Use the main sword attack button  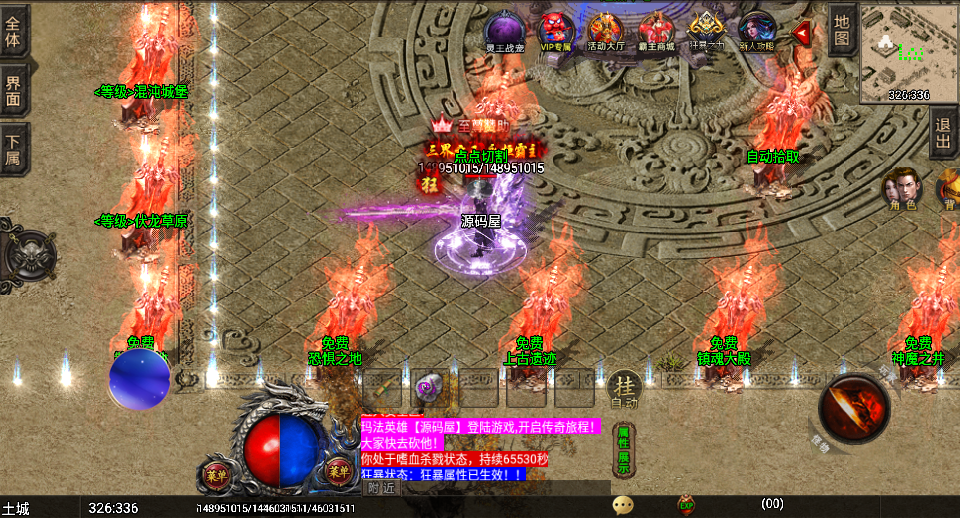[x=855, y=409]
